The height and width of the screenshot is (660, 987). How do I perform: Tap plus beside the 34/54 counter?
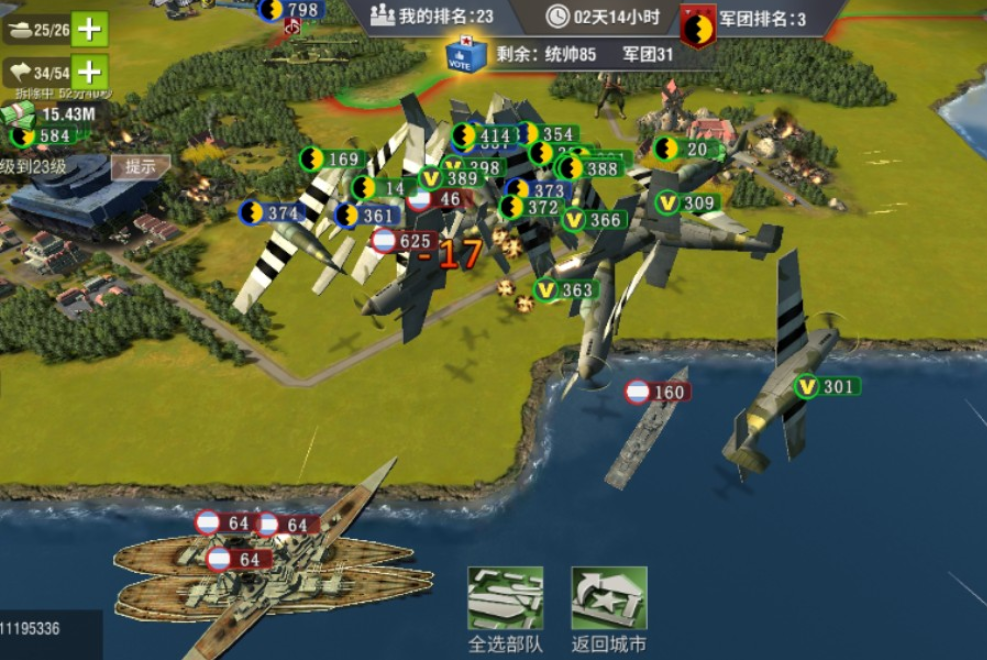tap(90, 72)
